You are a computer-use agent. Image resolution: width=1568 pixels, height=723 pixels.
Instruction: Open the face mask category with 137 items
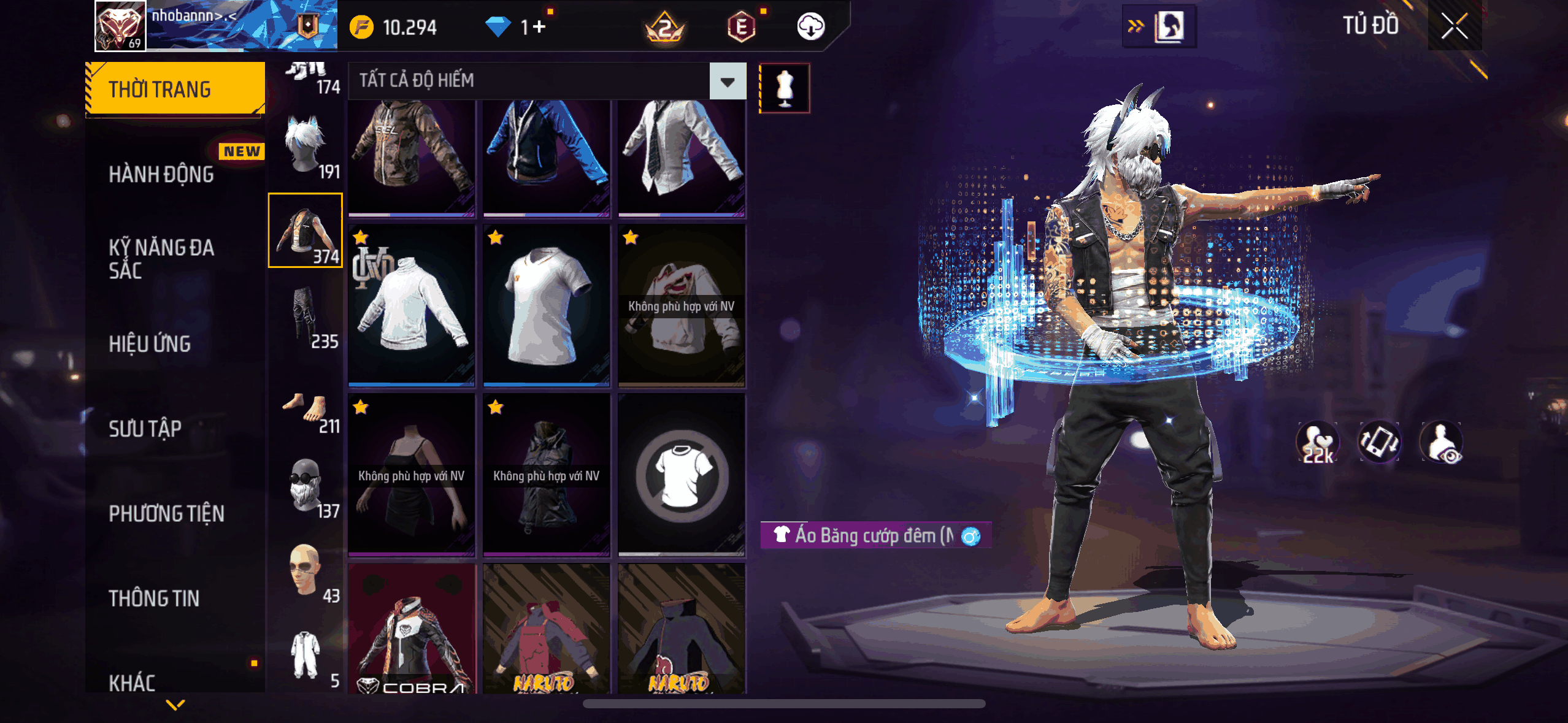click(306, 486)
